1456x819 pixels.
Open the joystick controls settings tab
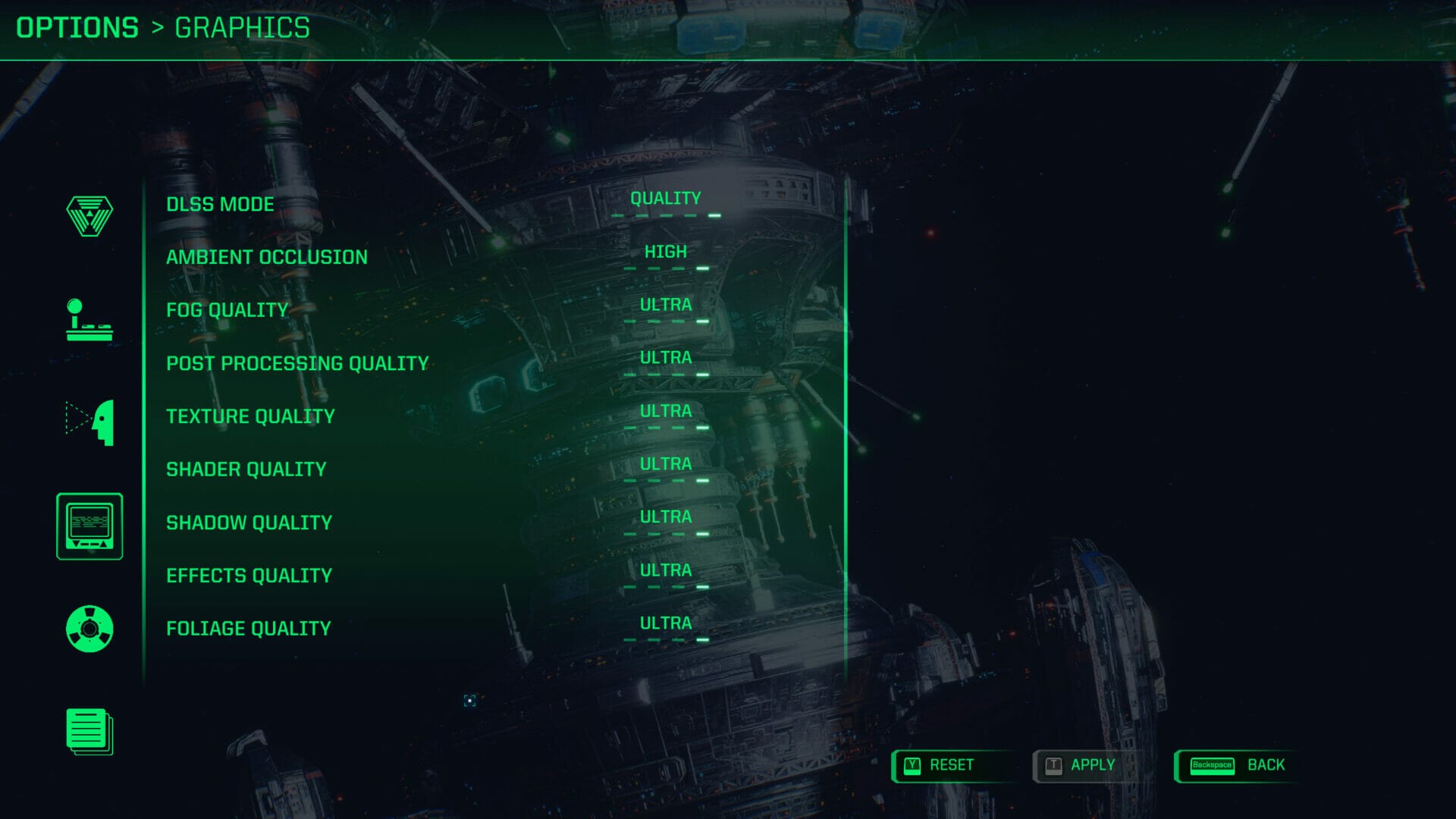click(89, 320)
